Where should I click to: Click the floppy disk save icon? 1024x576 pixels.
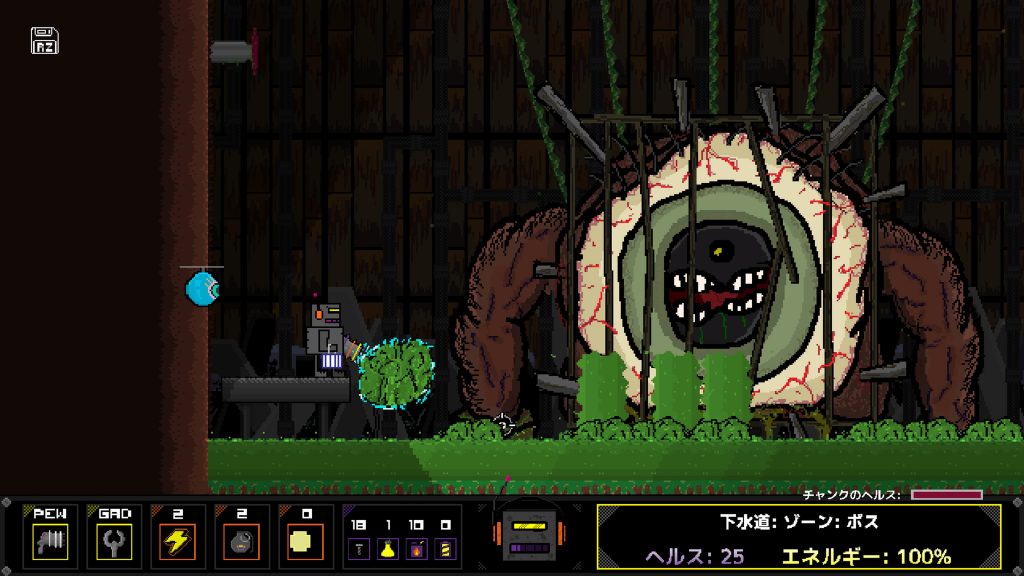click(x=45, y=40)
